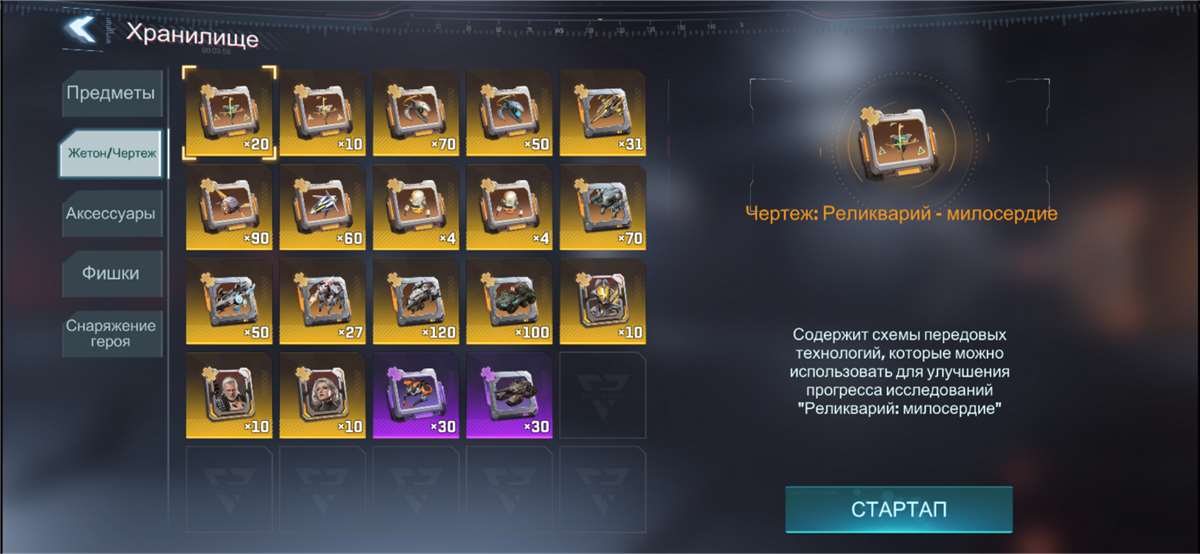
Task: Choose the vehicle blueprint with ×120
Action: 416,300
